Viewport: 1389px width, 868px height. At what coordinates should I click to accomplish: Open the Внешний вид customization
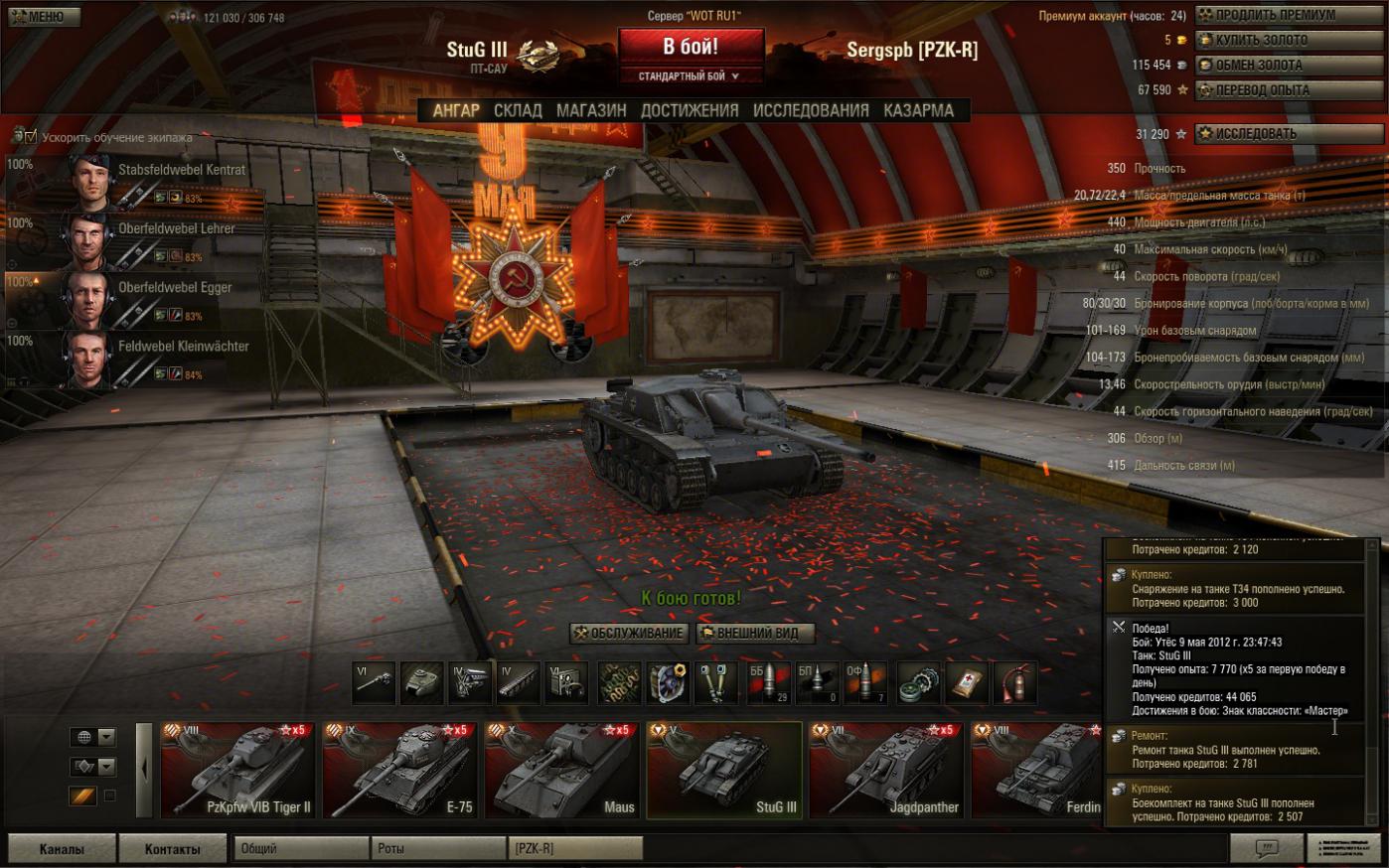pyautogui.click(x=756, y=633)
